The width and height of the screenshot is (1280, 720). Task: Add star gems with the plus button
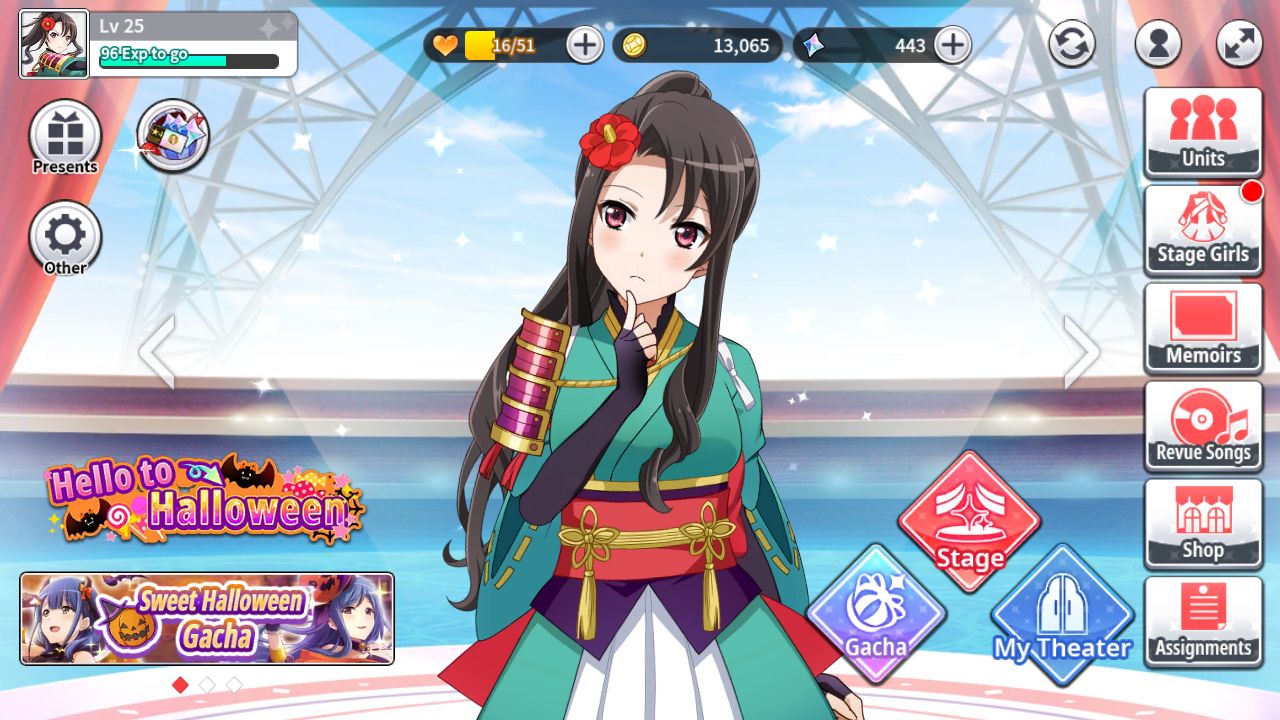tap(953, 45)
